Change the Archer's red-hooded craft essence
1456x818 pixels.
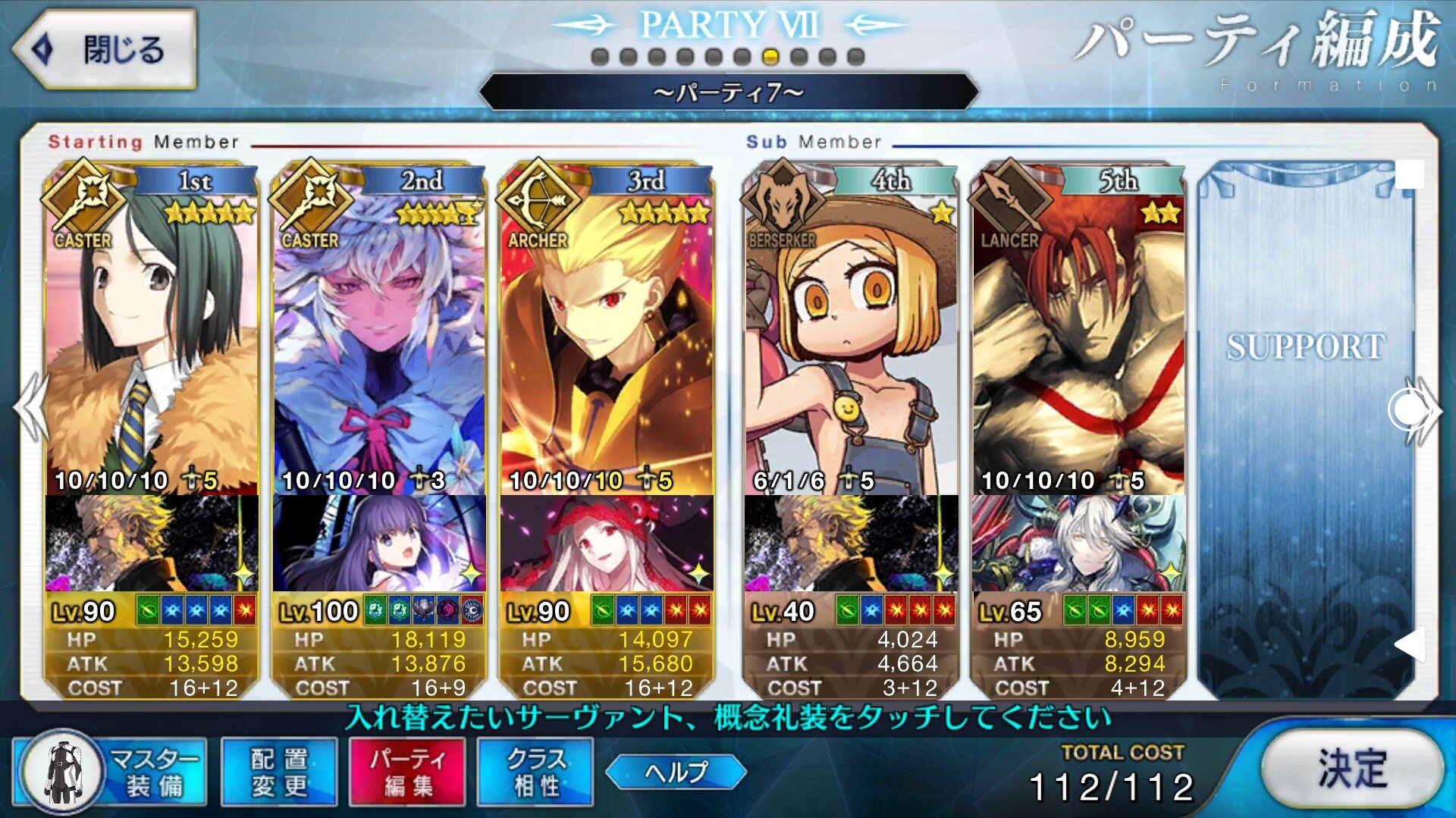[x=607, y=544]
